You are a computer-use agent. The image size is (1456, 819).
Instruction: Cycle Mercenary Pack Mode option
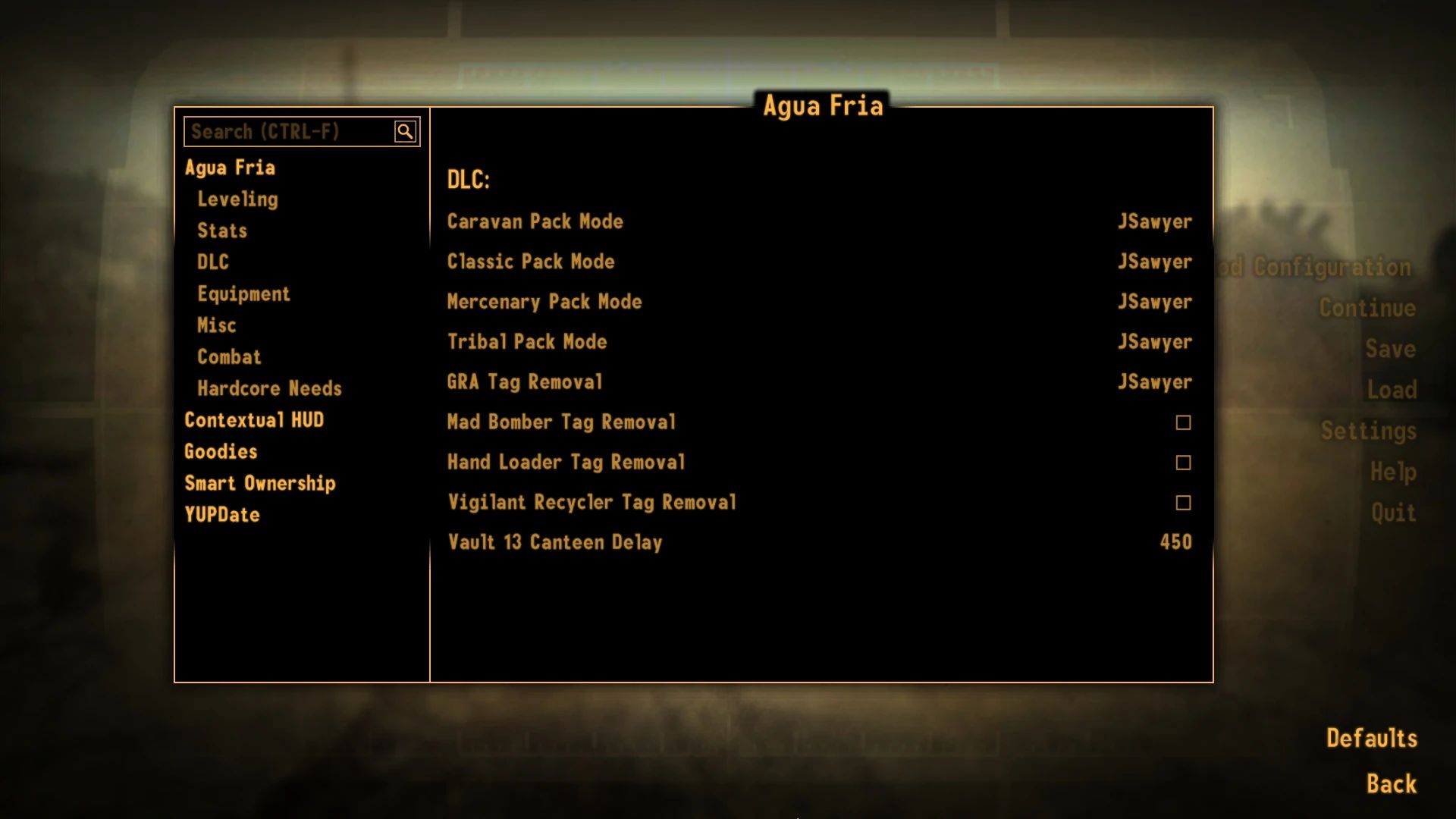point(1154,301)
